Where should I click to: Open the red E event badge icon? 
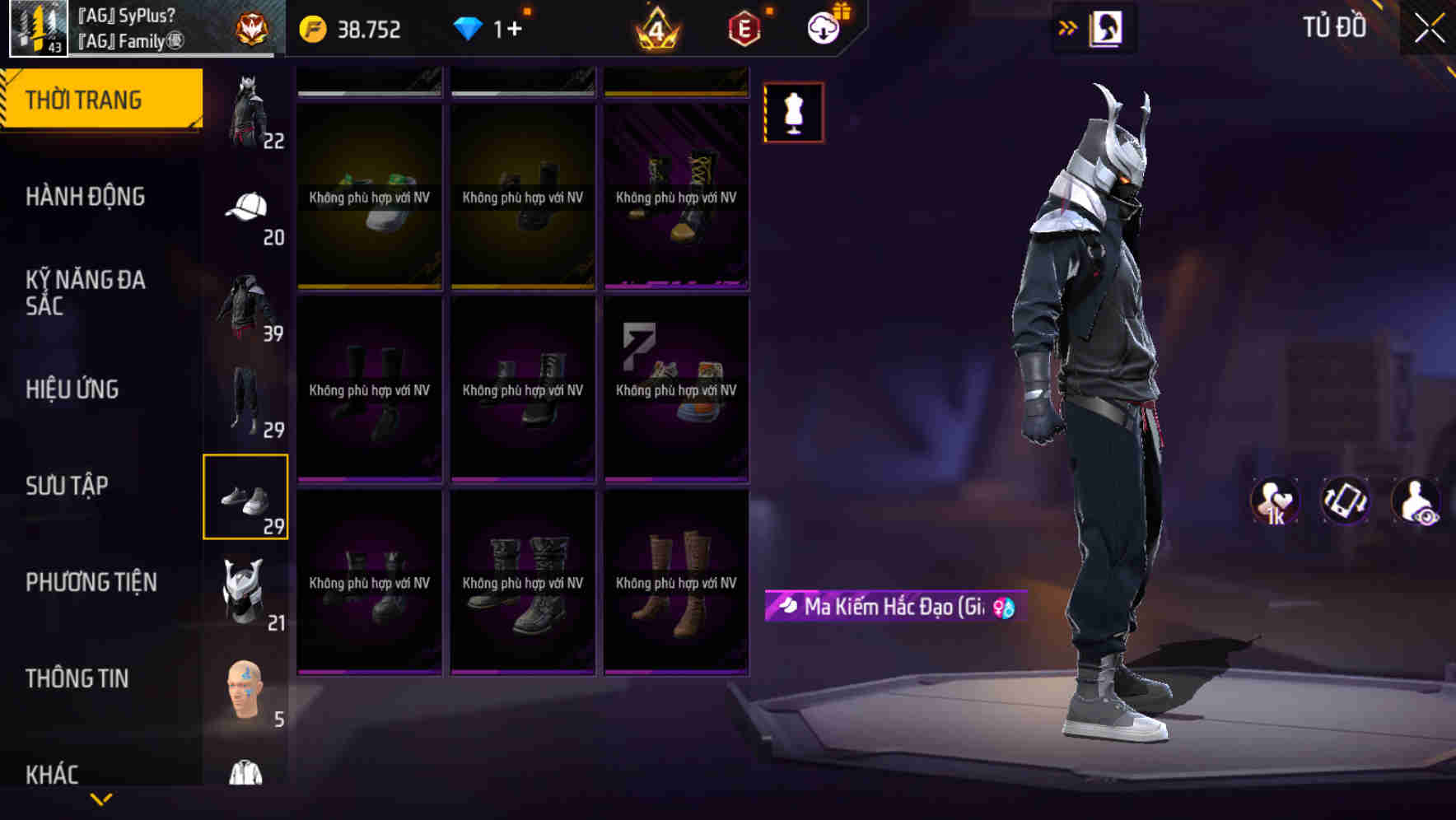(740, 27)
